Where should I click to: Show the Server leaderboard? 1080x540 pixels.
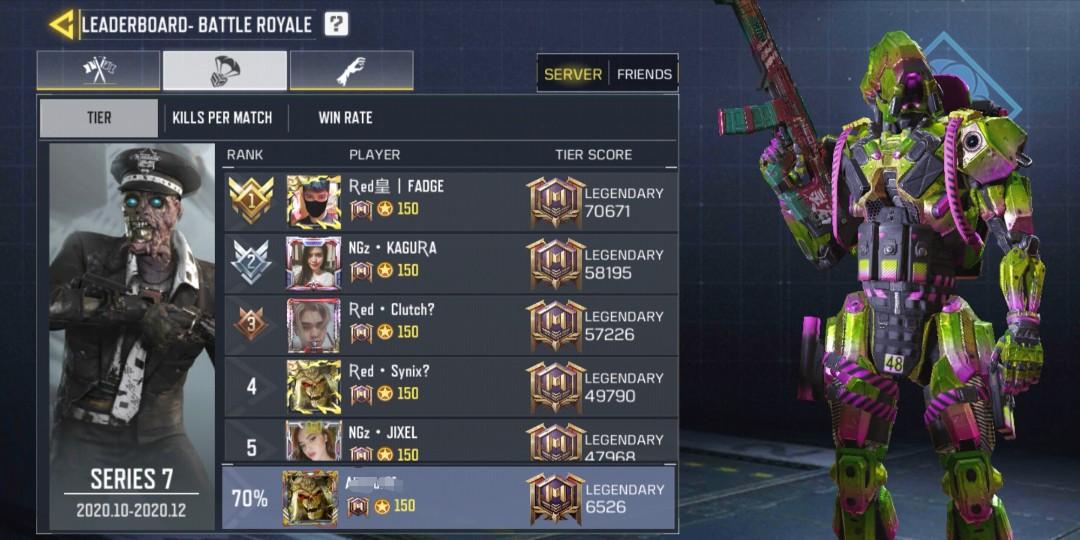pyautogui.click(x=573, y=74)
